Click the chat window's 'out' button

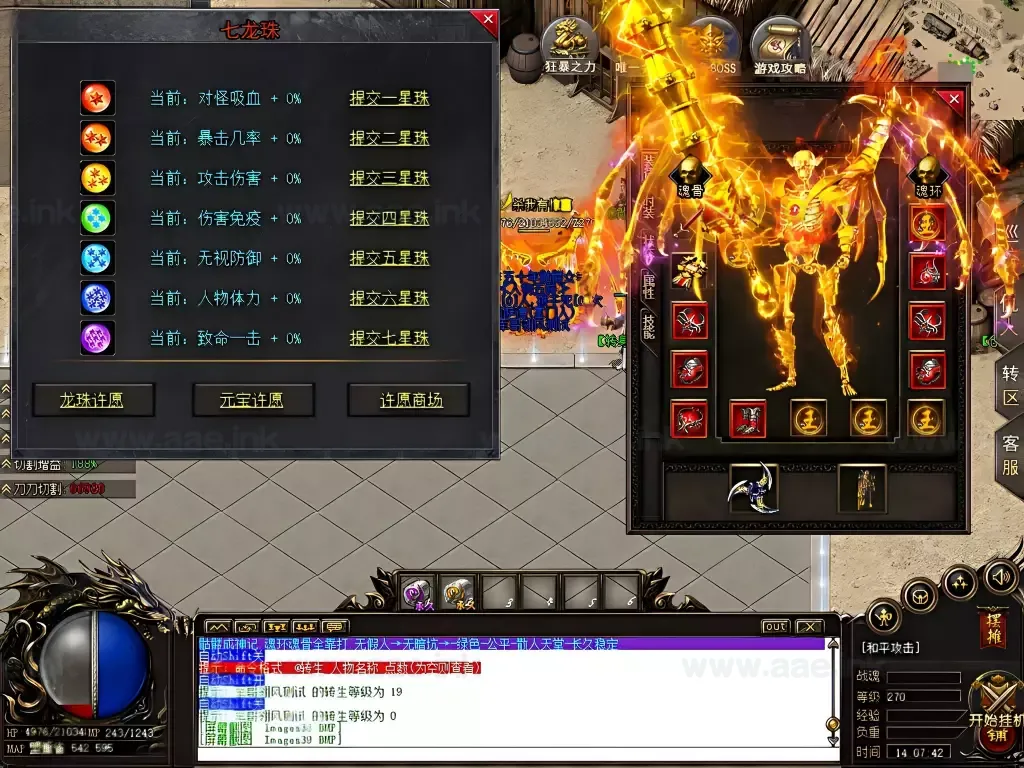click(775, 627)
